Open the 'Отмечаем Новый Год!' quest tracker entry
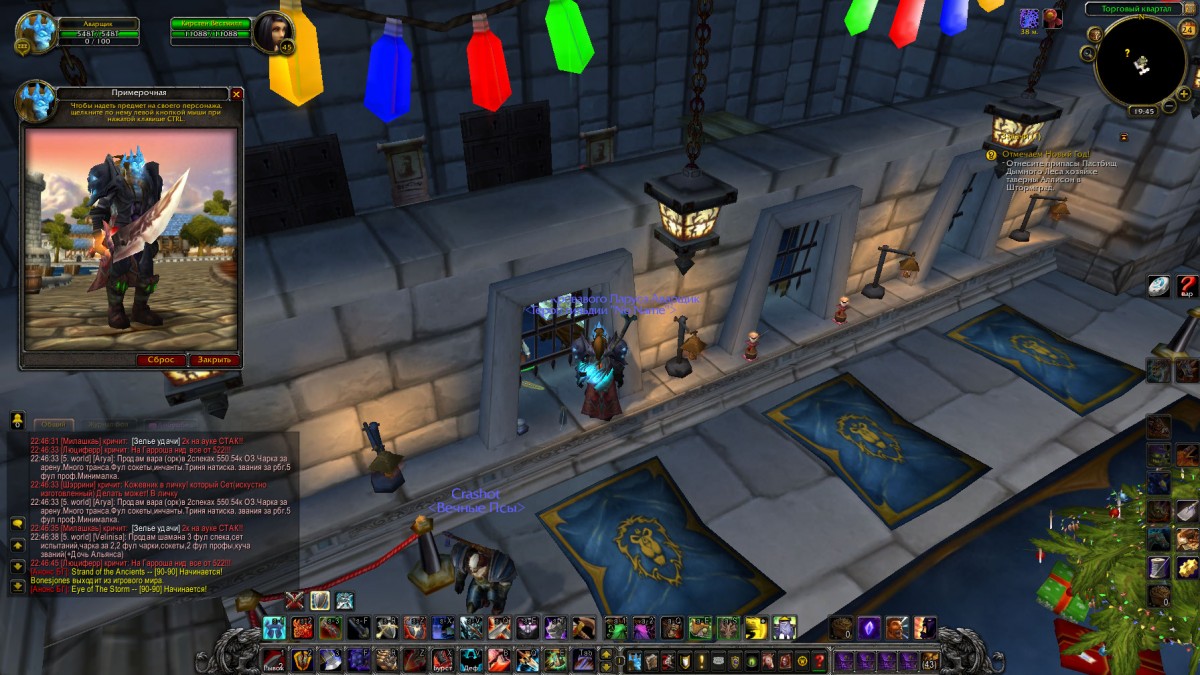The image size is (1200, 675). [x=1043, y=153]
